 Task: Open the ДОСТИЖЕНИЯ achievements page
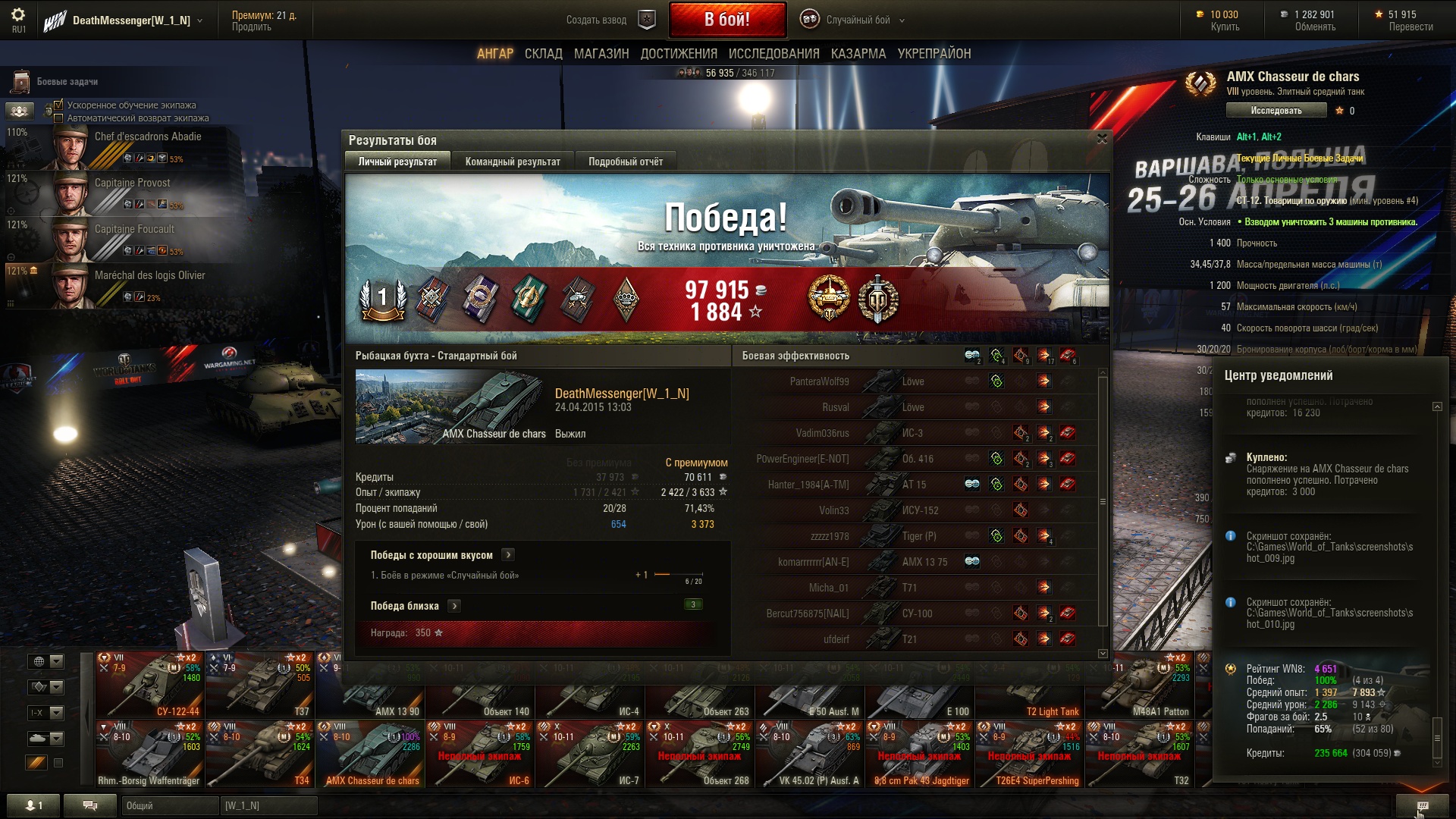point(678,54)
